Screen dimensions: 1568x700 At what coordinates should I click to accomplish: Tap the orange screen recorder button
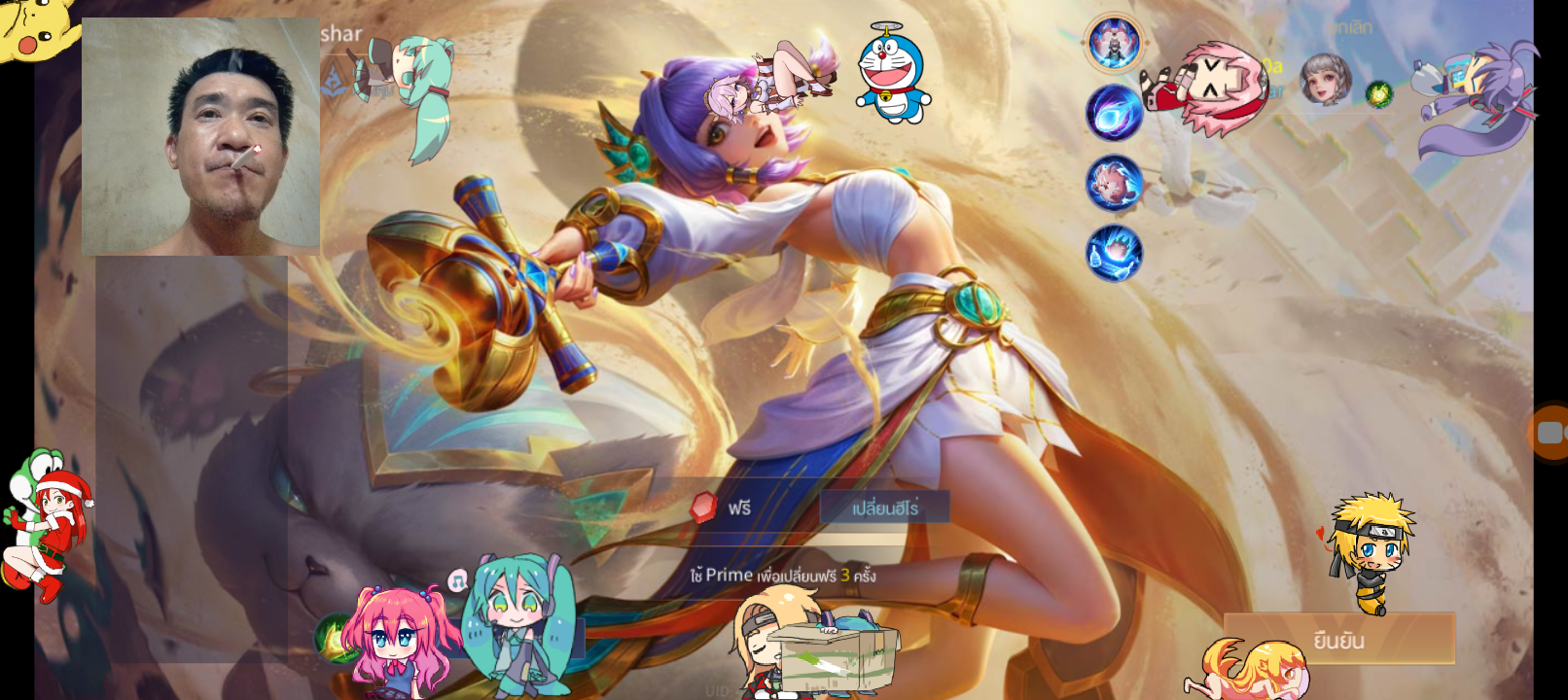(x=1550, y=432)
